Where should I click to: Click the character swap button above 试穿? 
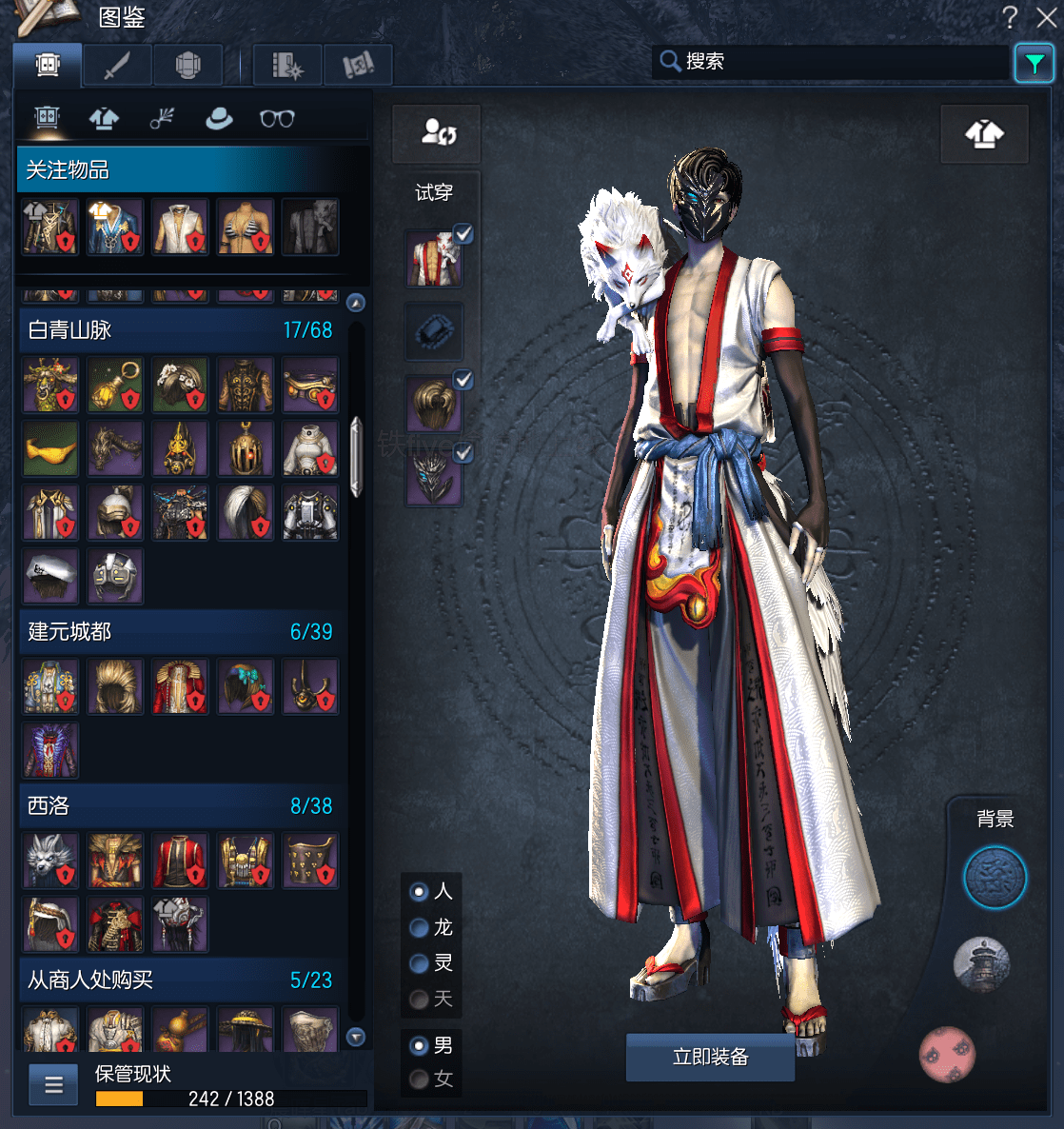(x=438, y=132)
